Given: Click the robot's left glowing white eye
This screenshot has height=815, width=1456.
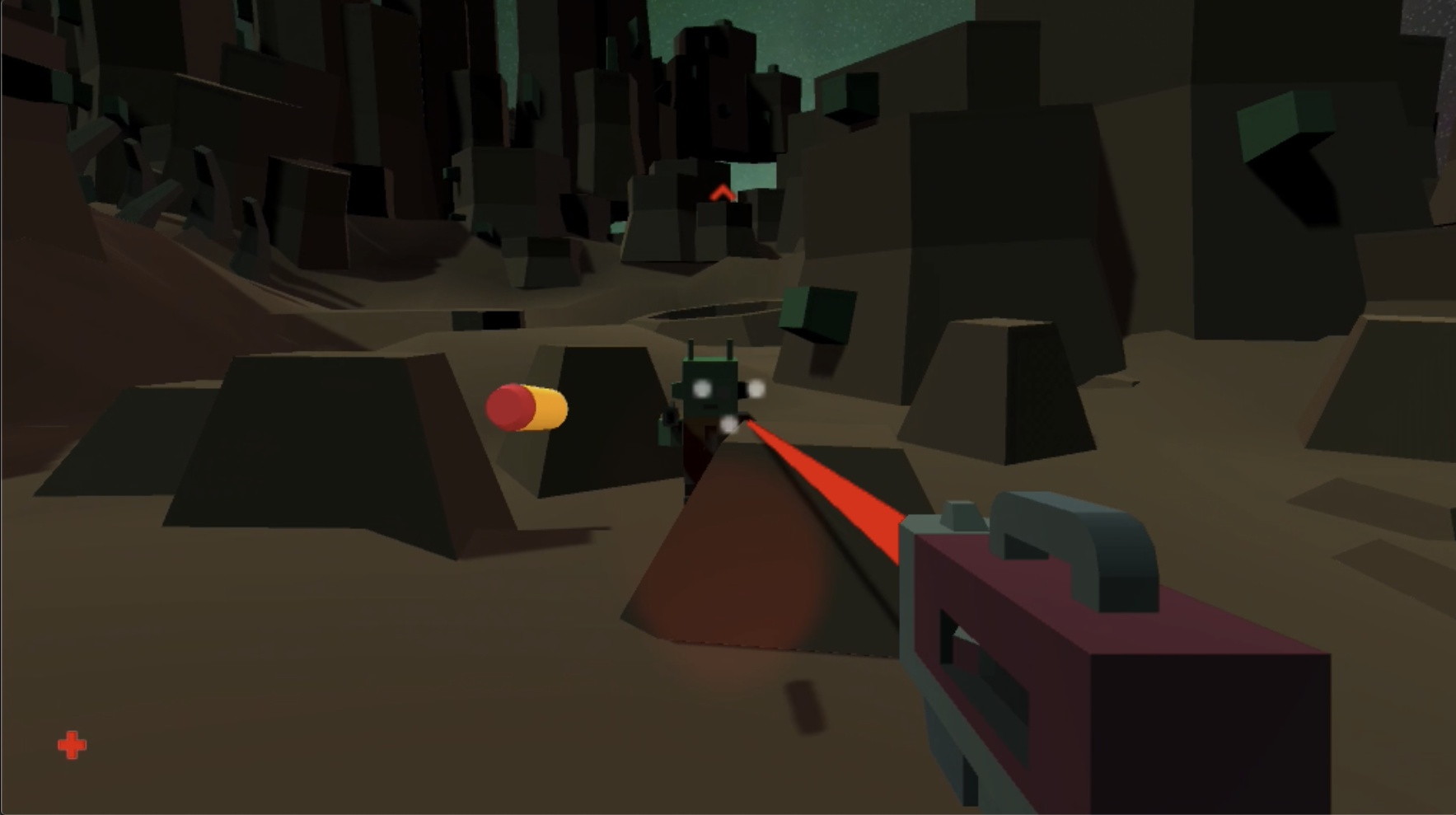Looking at the screenshot, I should click(x=702, y=389).
